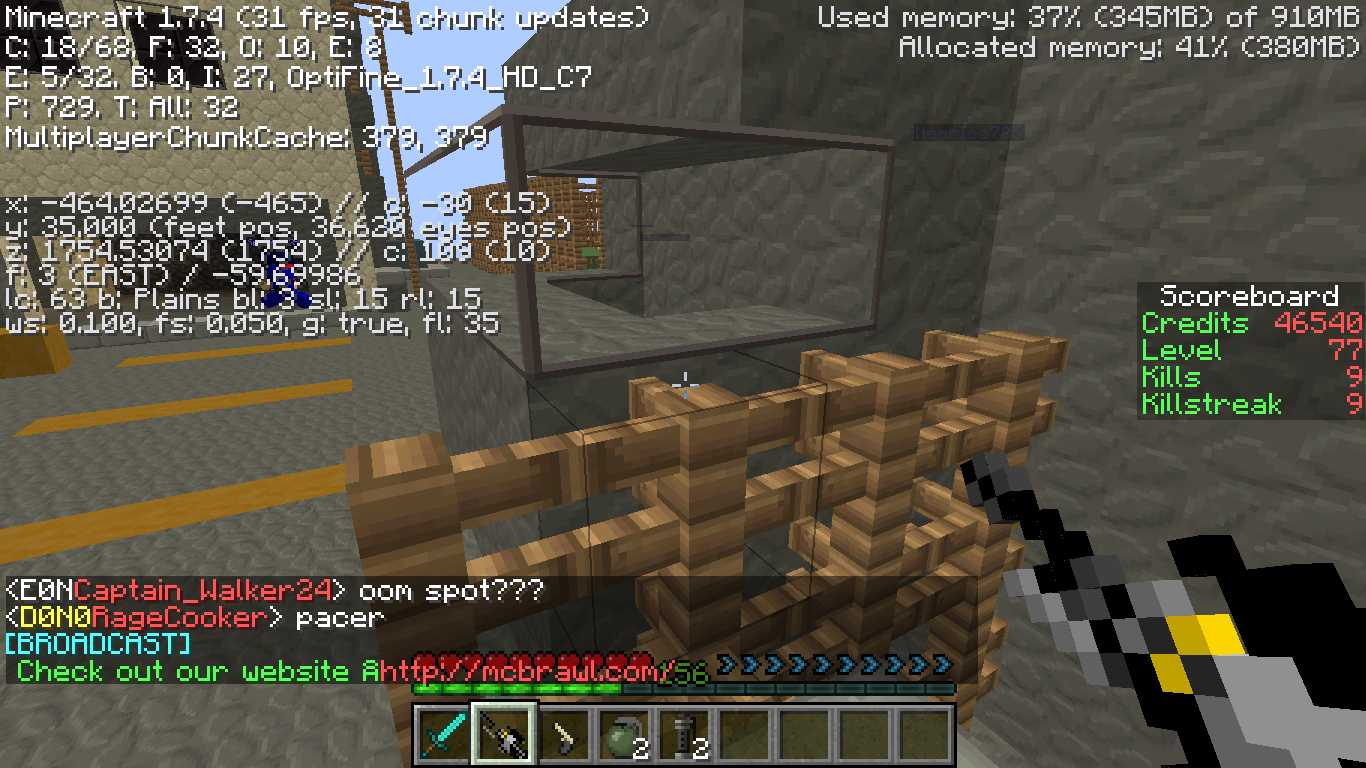Select the pistol hotbar slot
This screenshot has width=1366, height=768.
pos(564,735)
